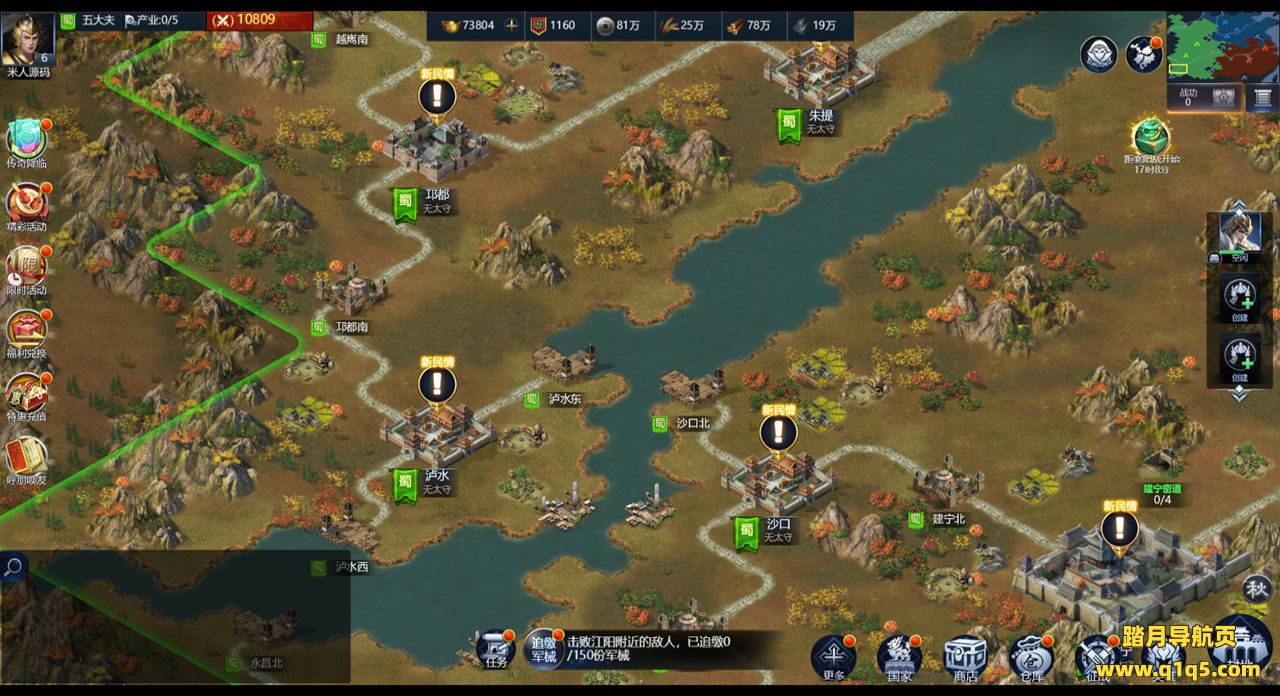Image resolution: width=1280 pixels, height=696 pixels.
Task: Open the 更多 more menu
Action: pyautogui.click(x=834, y=656)
